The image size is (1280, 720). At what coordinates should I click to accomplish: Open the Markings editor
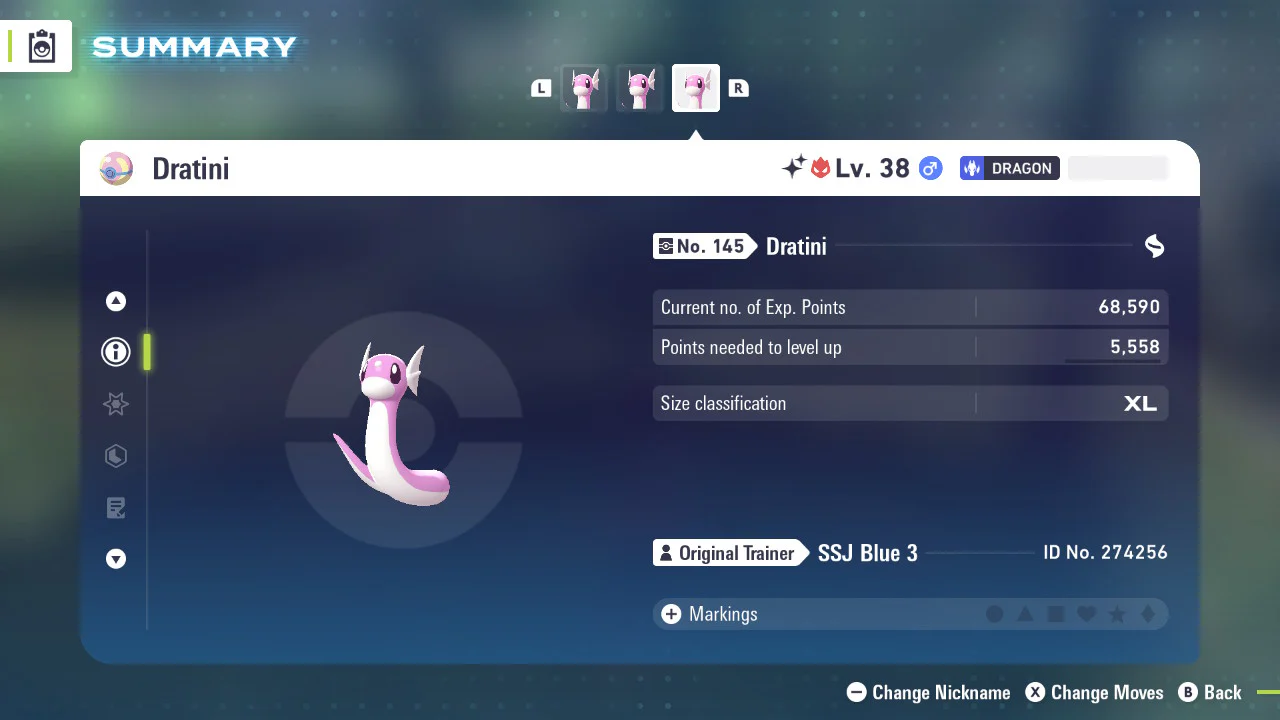(x=710, y=614)
